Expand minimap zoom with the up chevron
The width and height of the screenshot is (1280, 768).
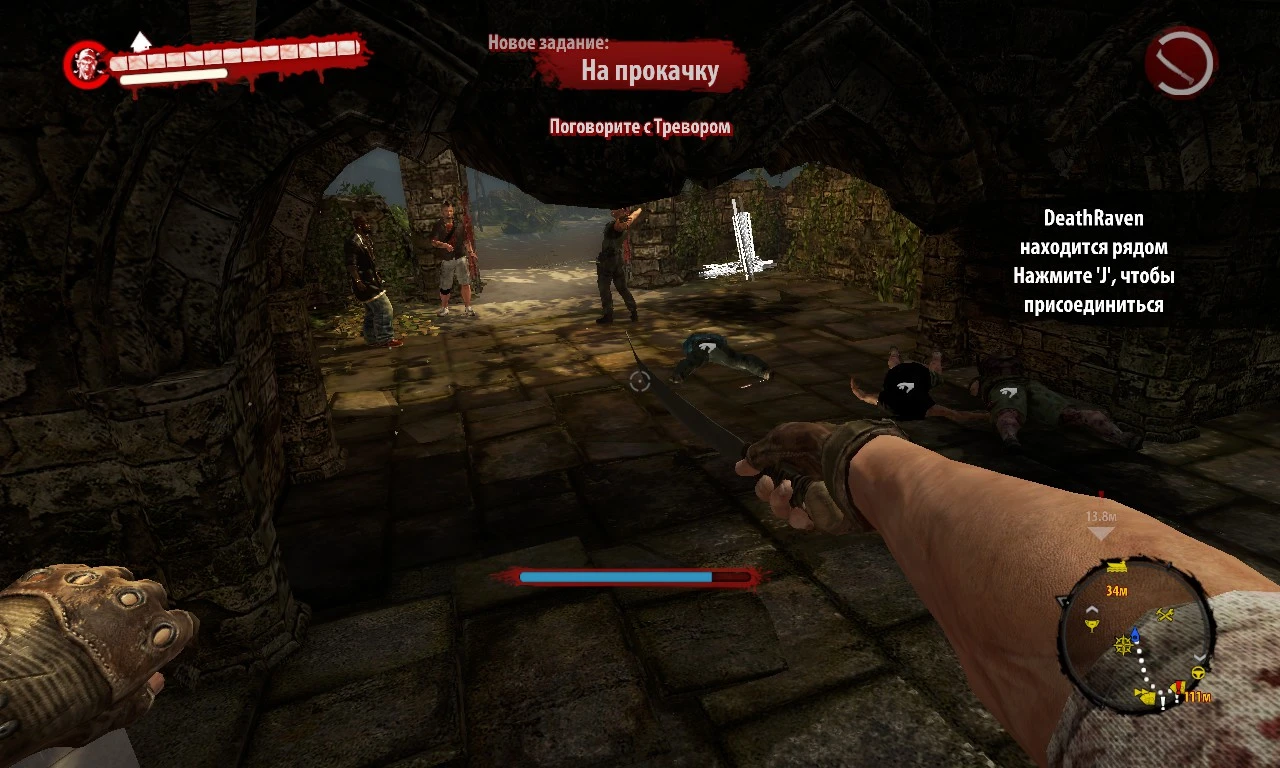click(1092, 610)
